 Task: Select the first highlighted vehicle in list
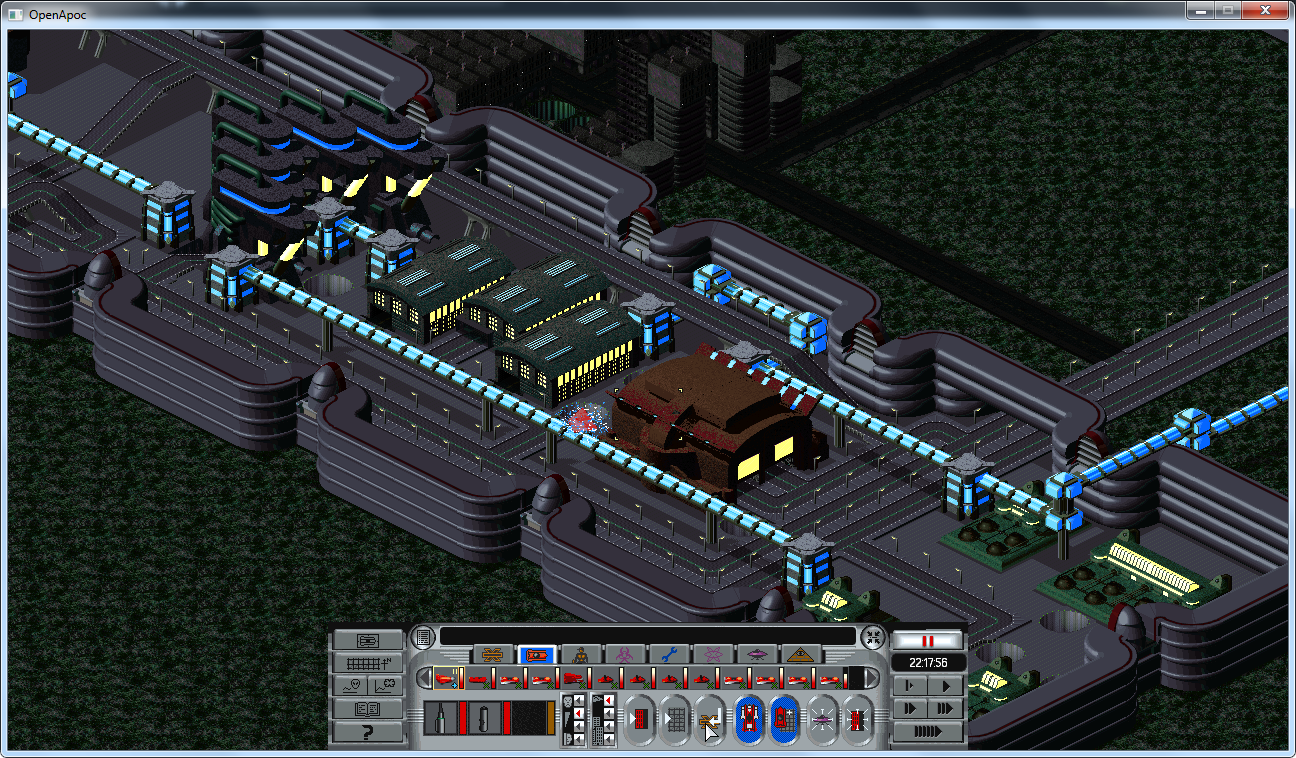pyautogui.click(x=445, y=679)
